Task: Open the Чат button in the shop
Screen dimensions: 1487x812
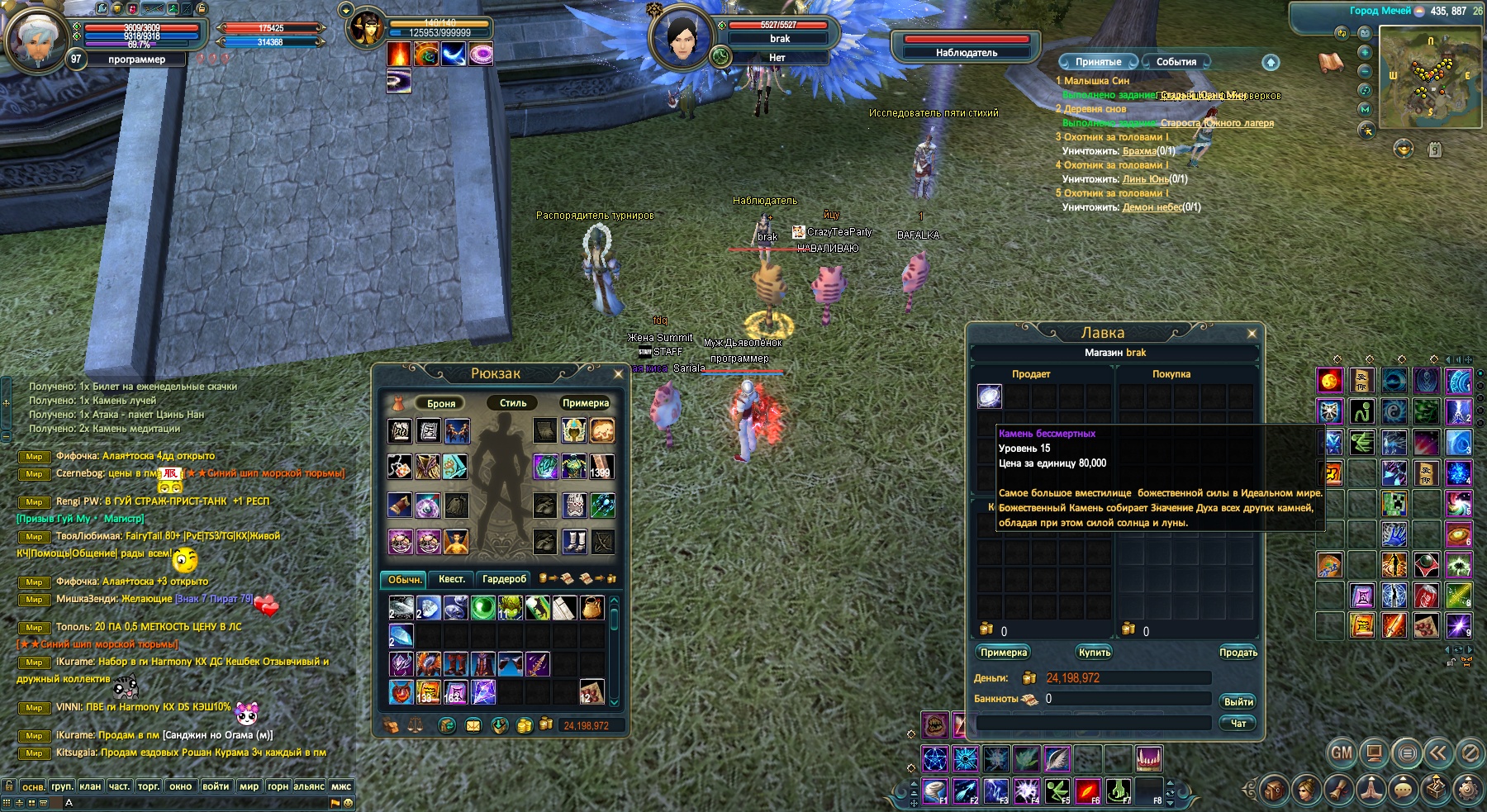Action: point(1238,723)
